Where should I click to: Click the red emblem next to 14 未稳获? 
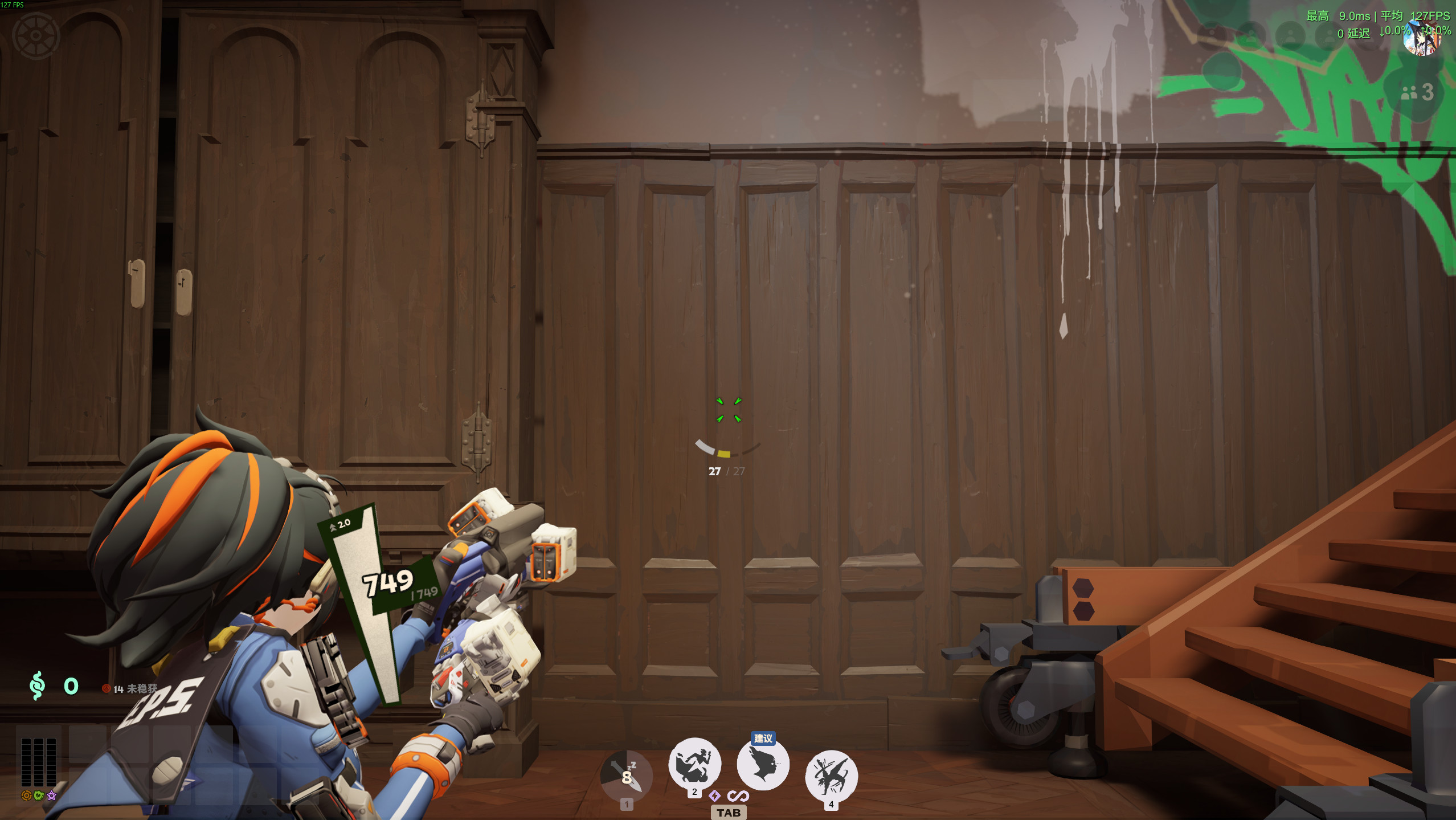pyautogui.click(x=107, y=689)
